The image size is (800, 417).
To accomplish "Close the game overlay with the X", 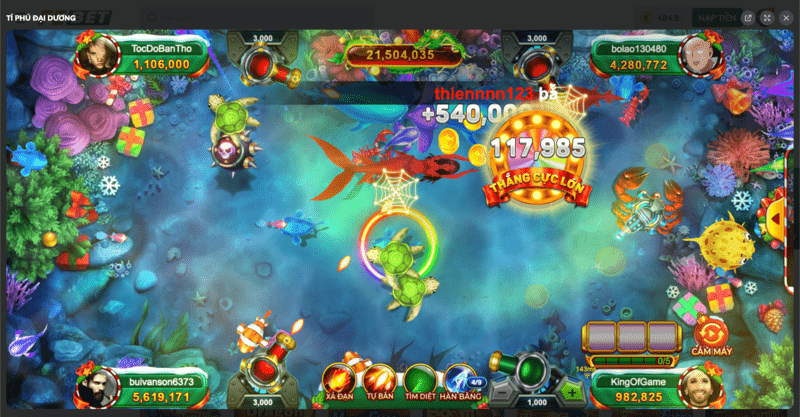I will click(x=785, y=17).
